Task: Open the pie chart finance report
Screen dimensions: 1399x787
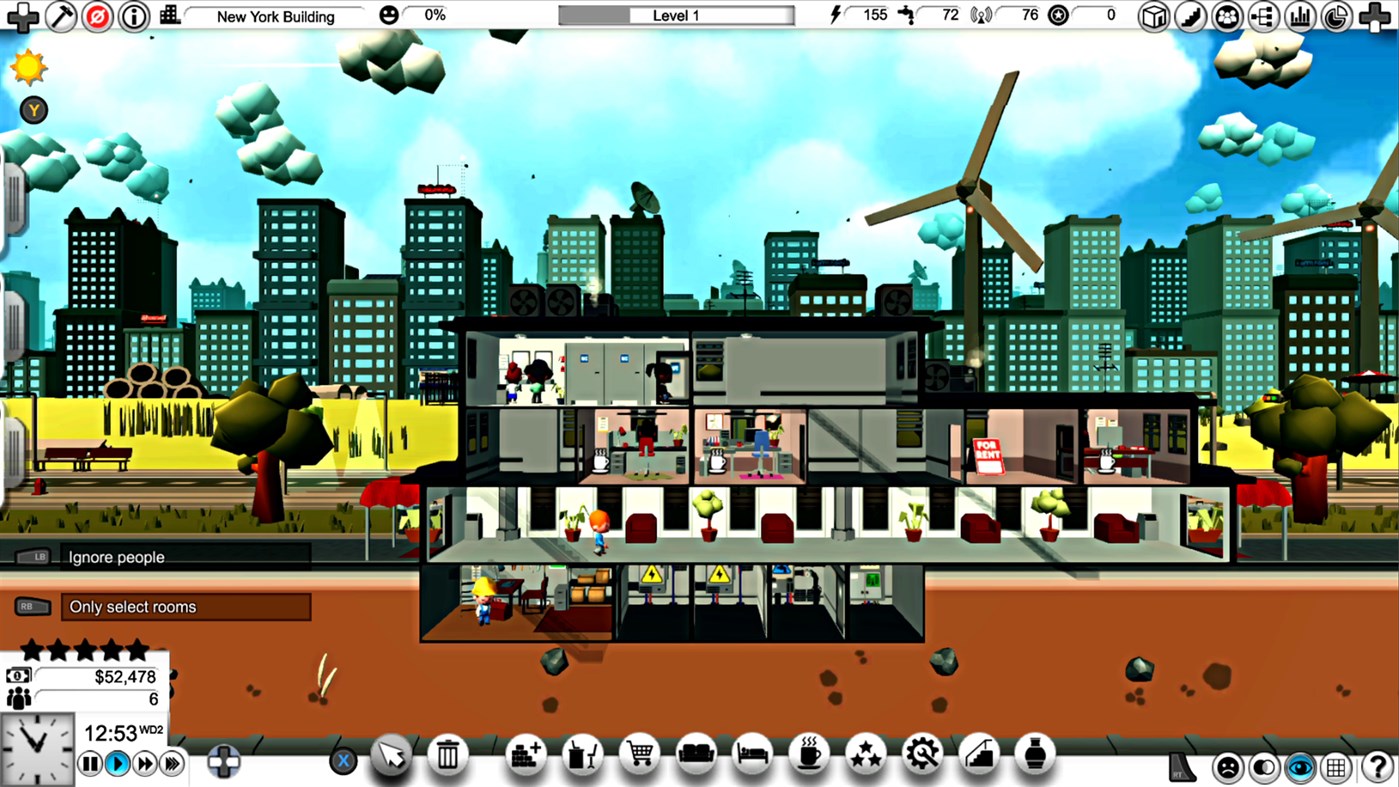Action: pos(1336,16)
